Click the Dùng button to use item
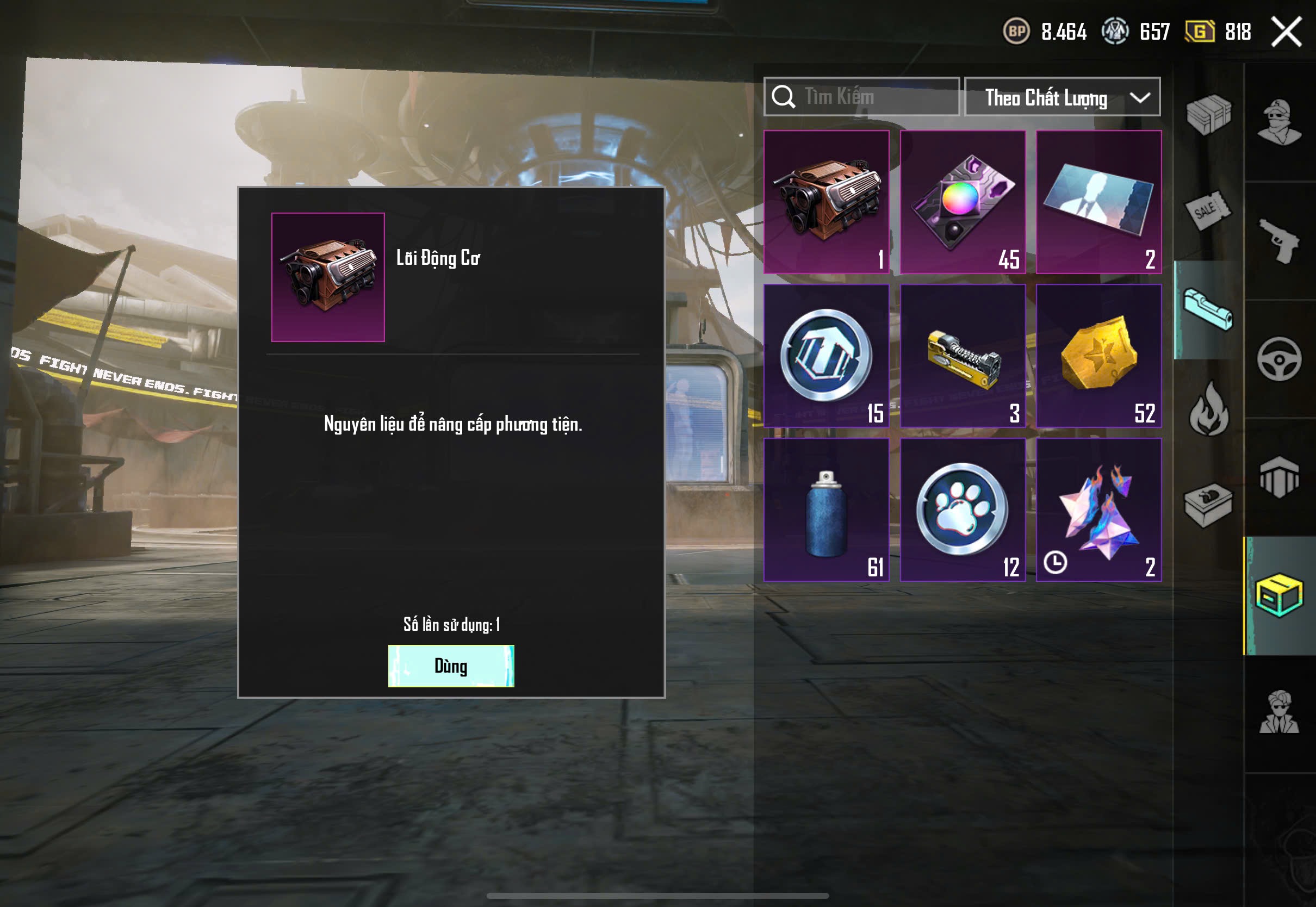This screenshot has height=907, width=1316. [451, 666]
